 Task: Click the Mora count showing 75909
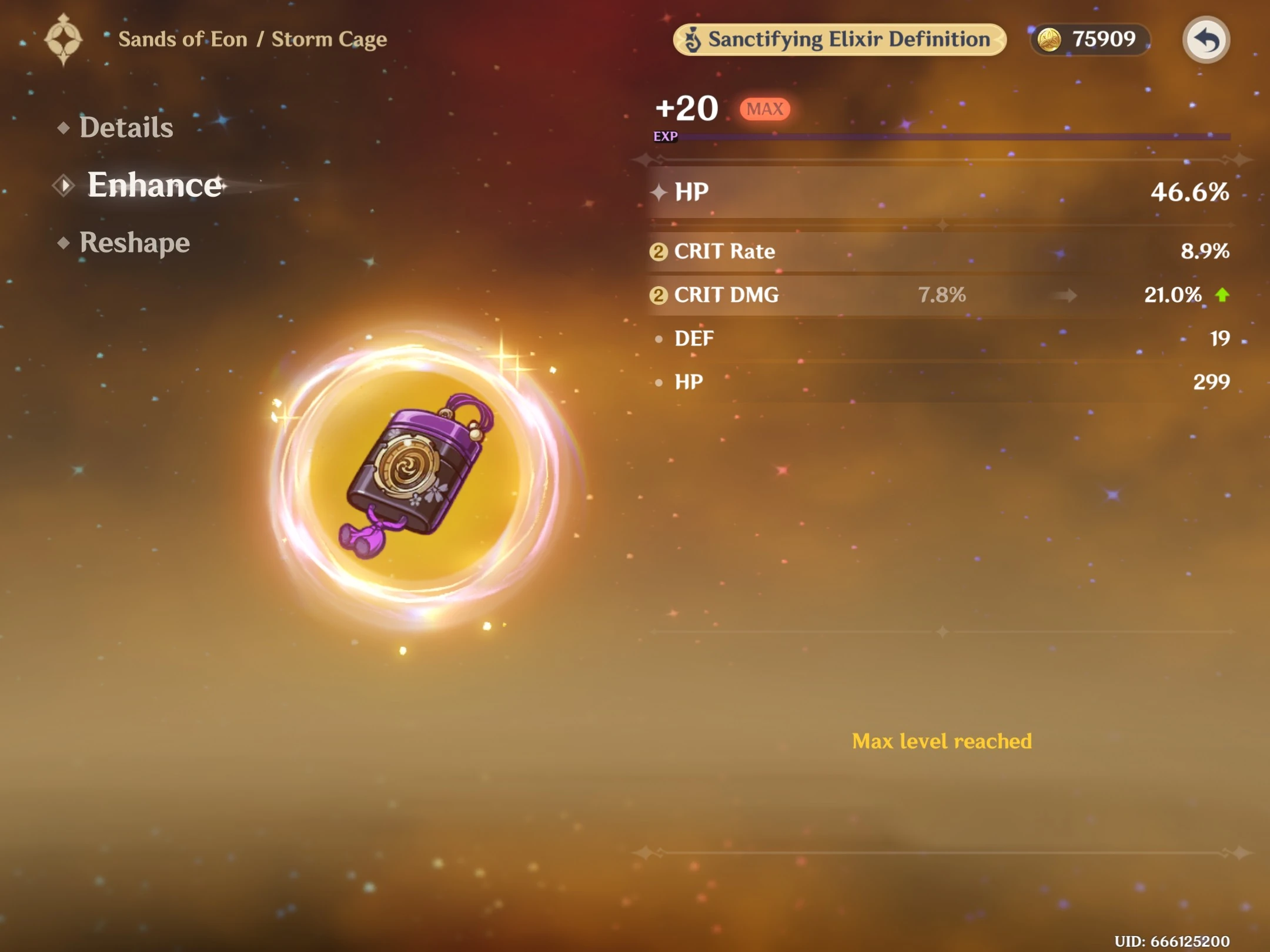tap(1105, 39)
